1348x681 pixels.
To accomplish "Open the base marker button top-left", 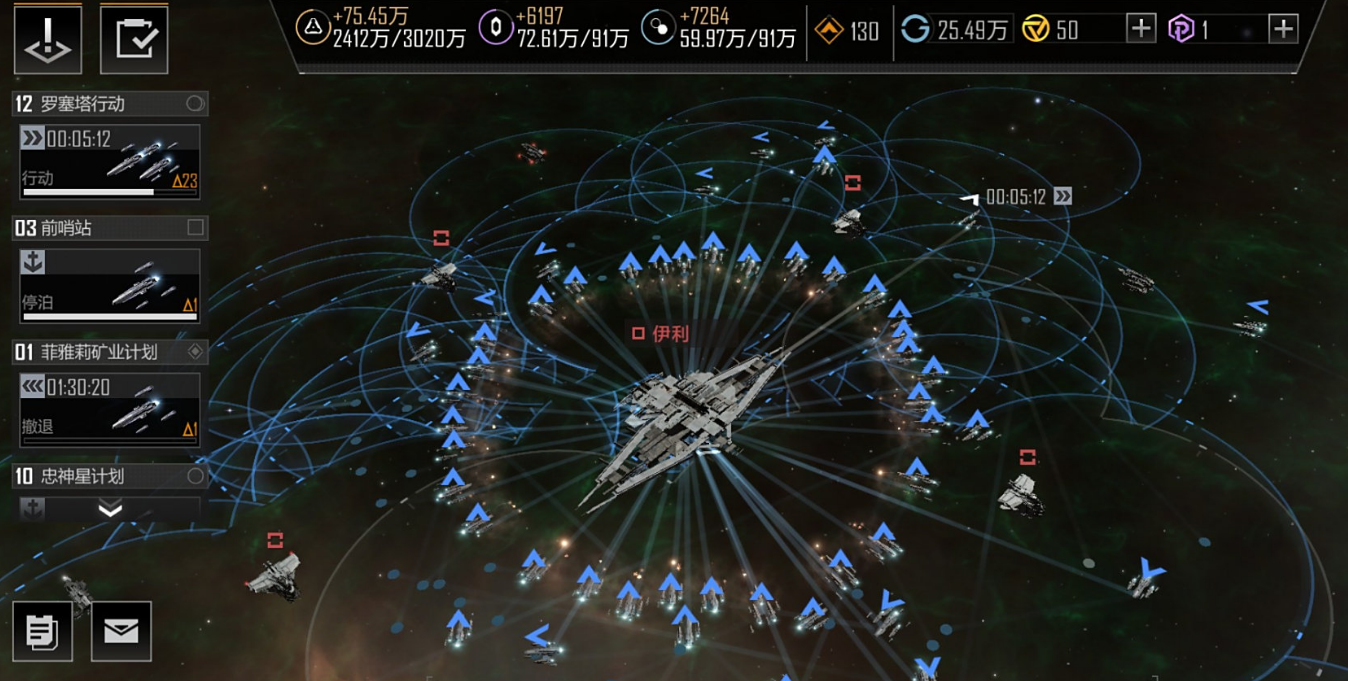I will click(x=47, y=39).
